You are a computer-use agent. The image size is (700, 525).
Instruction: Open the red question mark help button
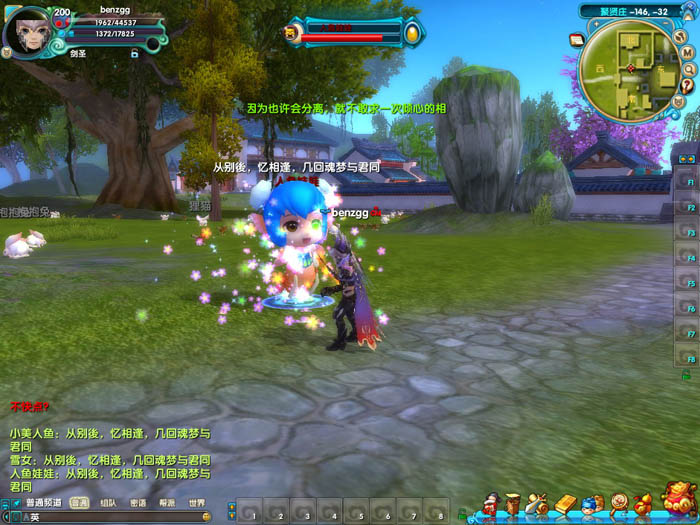[688, 85]
